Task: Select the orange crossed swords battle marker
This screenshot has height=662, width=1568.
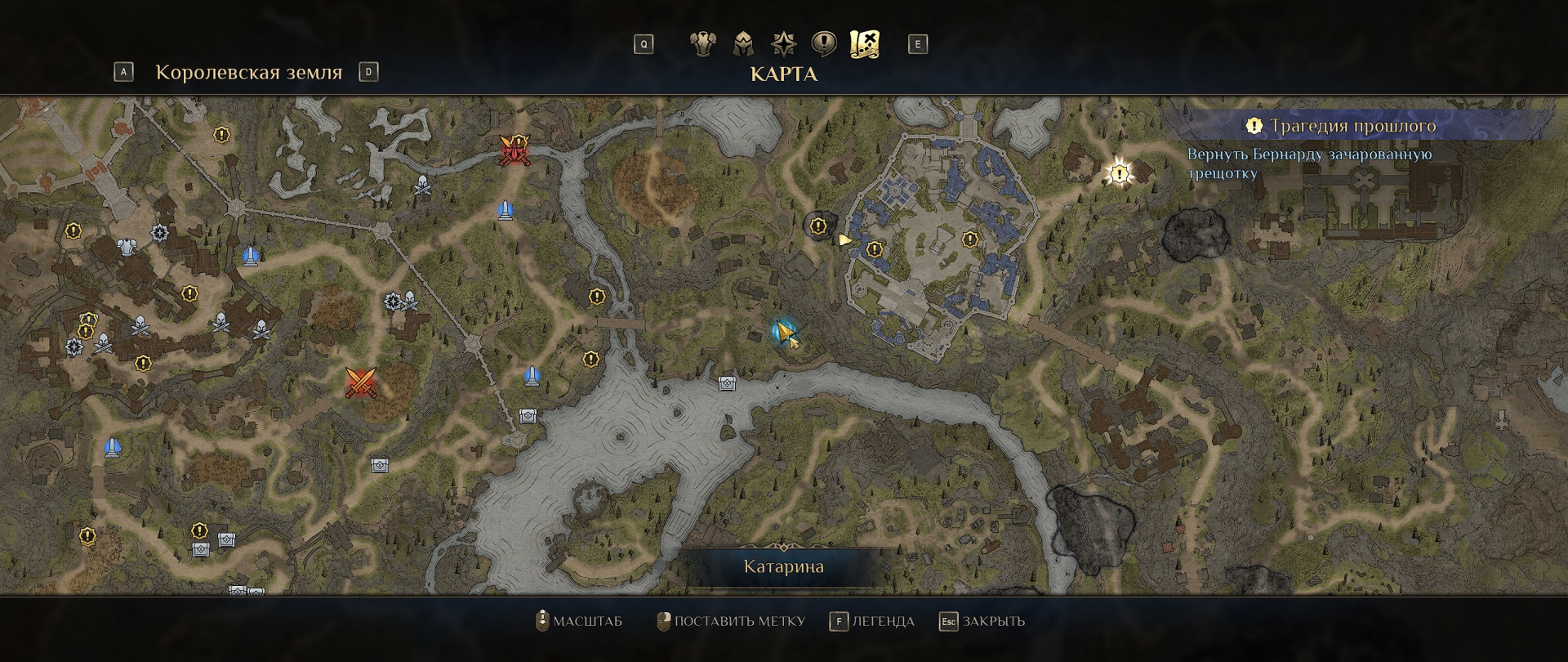Action: pyautogui.click(x=360, y=382)
